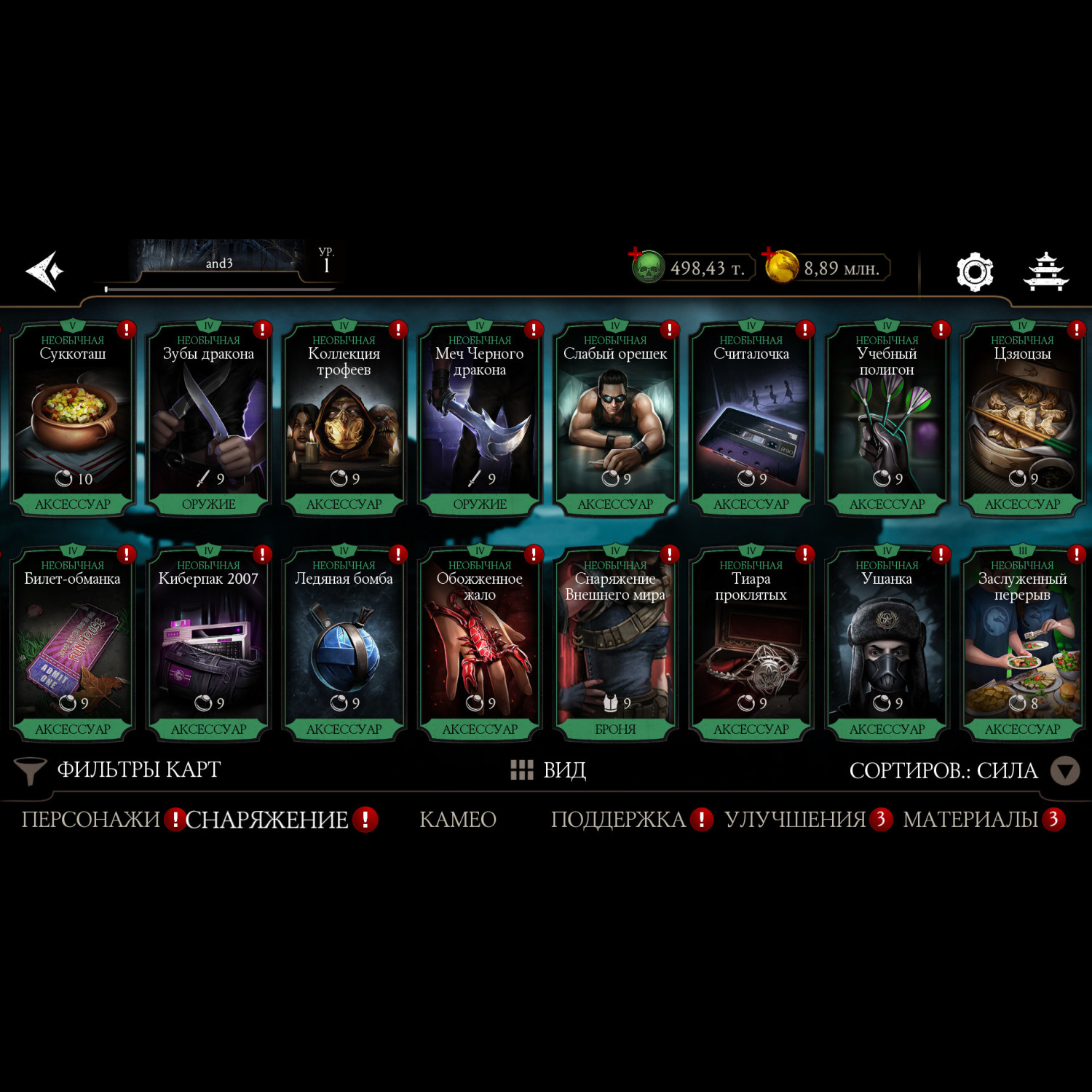Switch to the Камео tab
Viewport: 1092px width, 1092px height.
click(x=458, y=820)
